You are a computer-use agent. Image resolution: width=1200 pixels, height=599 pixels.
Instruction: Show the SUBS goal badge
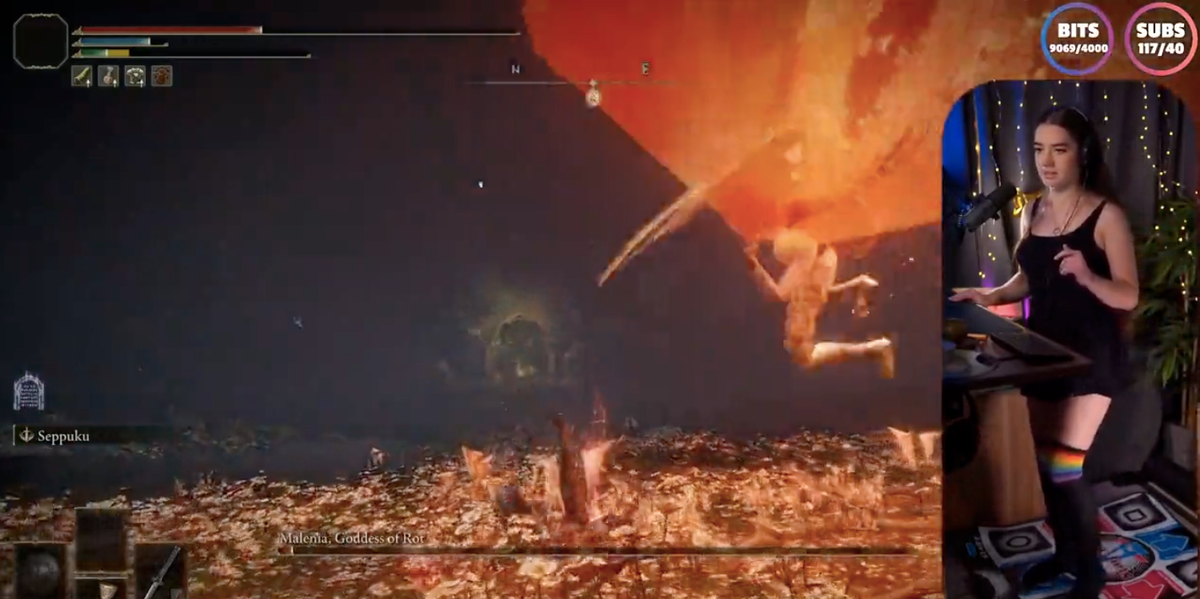(x=1161, y=38)
